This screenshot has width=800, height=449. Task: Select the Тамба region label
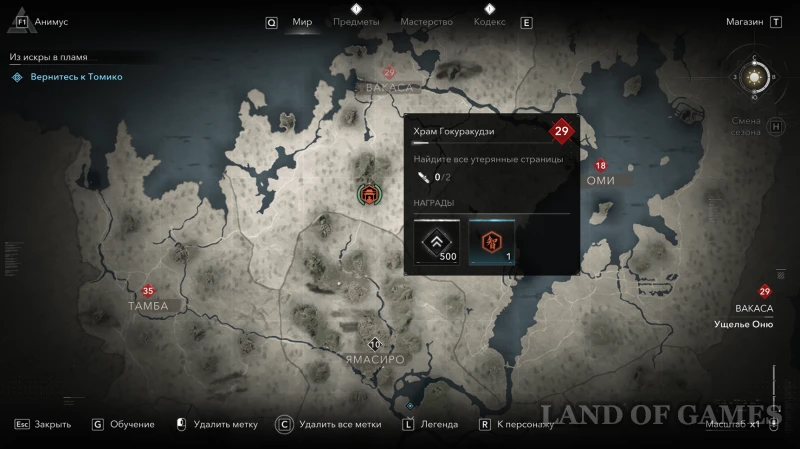tap(148, 305)
